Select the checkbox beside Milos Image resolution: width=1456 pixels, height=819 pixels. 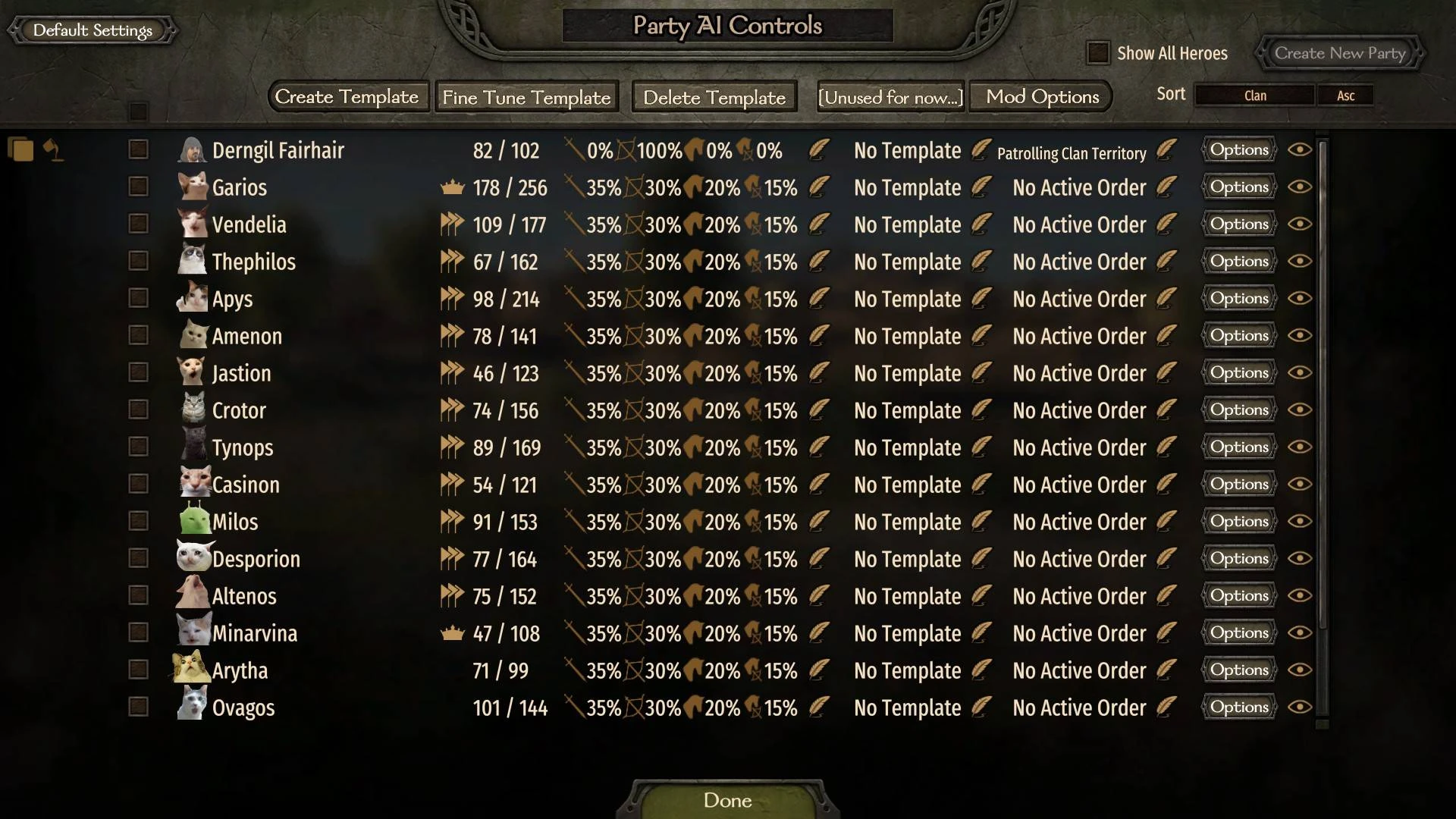coord(138,521)
